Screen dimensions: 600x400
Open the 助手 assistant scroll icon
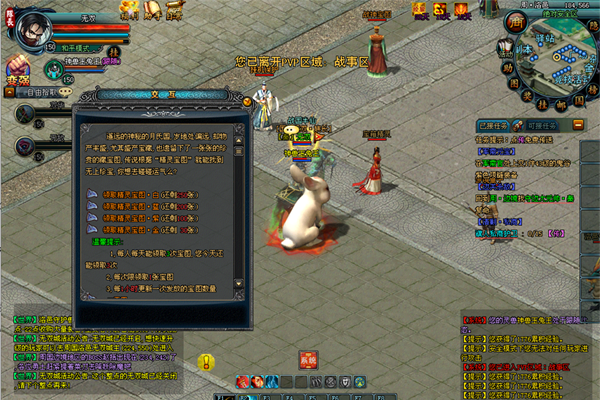pyautogui.click(x=152, y=11)
